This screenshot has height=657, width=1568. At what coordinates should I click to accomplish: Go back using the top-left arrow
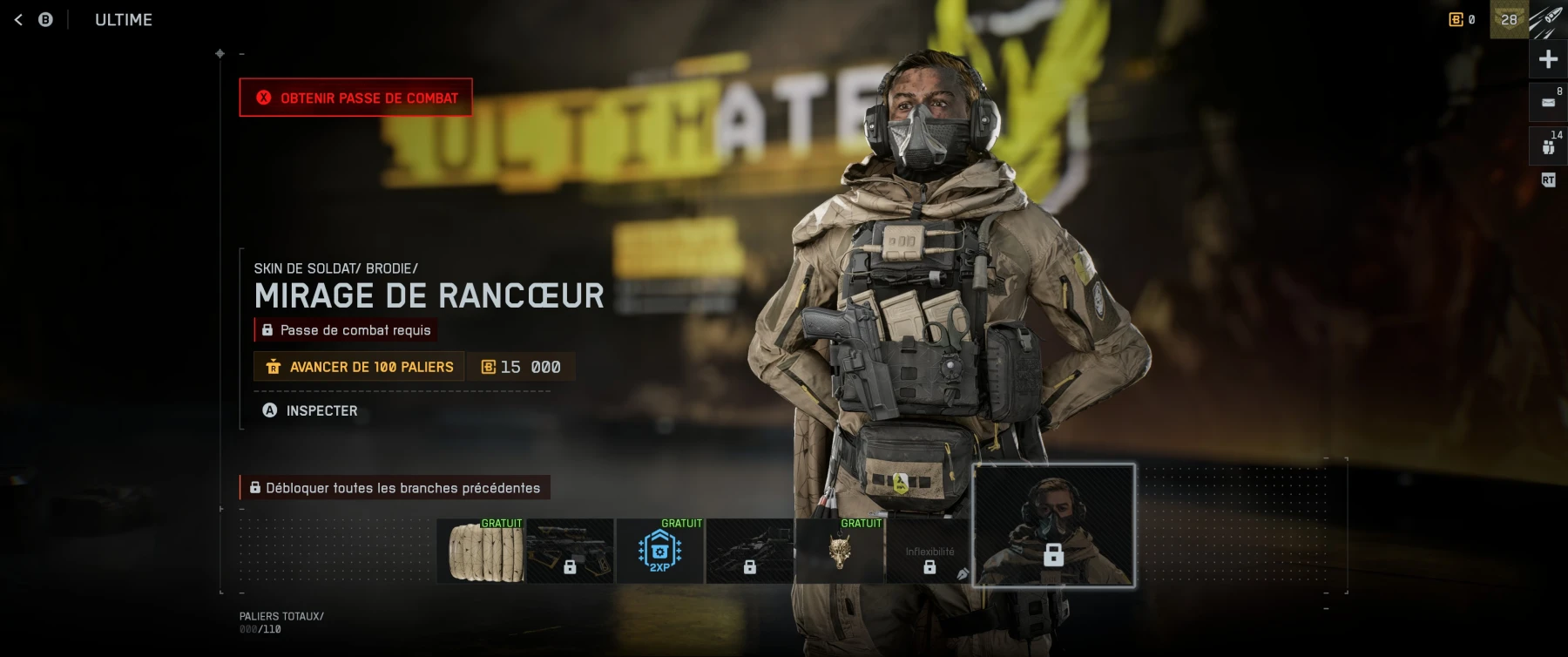click(x=18, y=19)
